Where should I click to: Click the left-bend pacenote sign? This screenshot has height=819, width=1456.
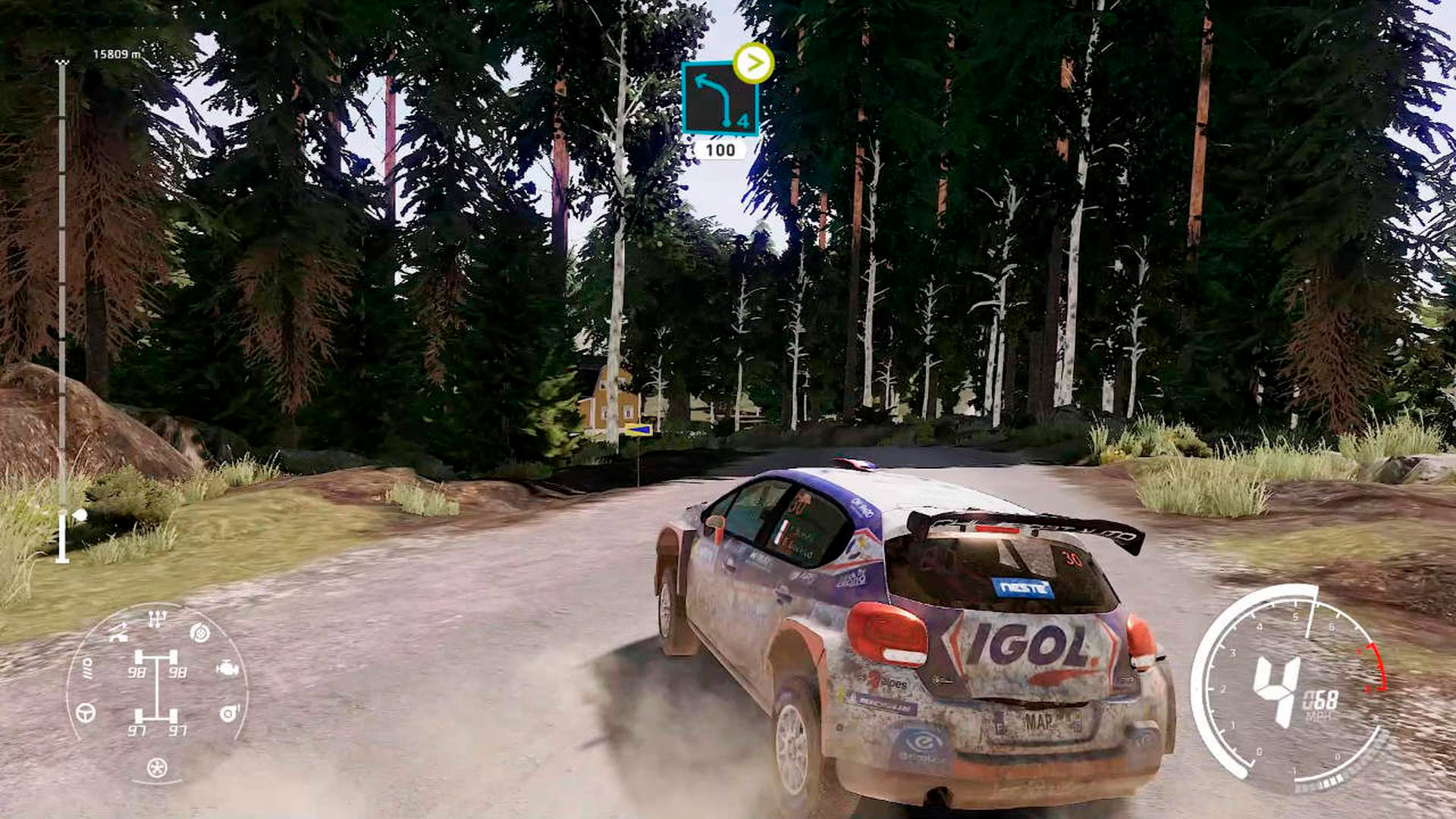pos(720,99)
